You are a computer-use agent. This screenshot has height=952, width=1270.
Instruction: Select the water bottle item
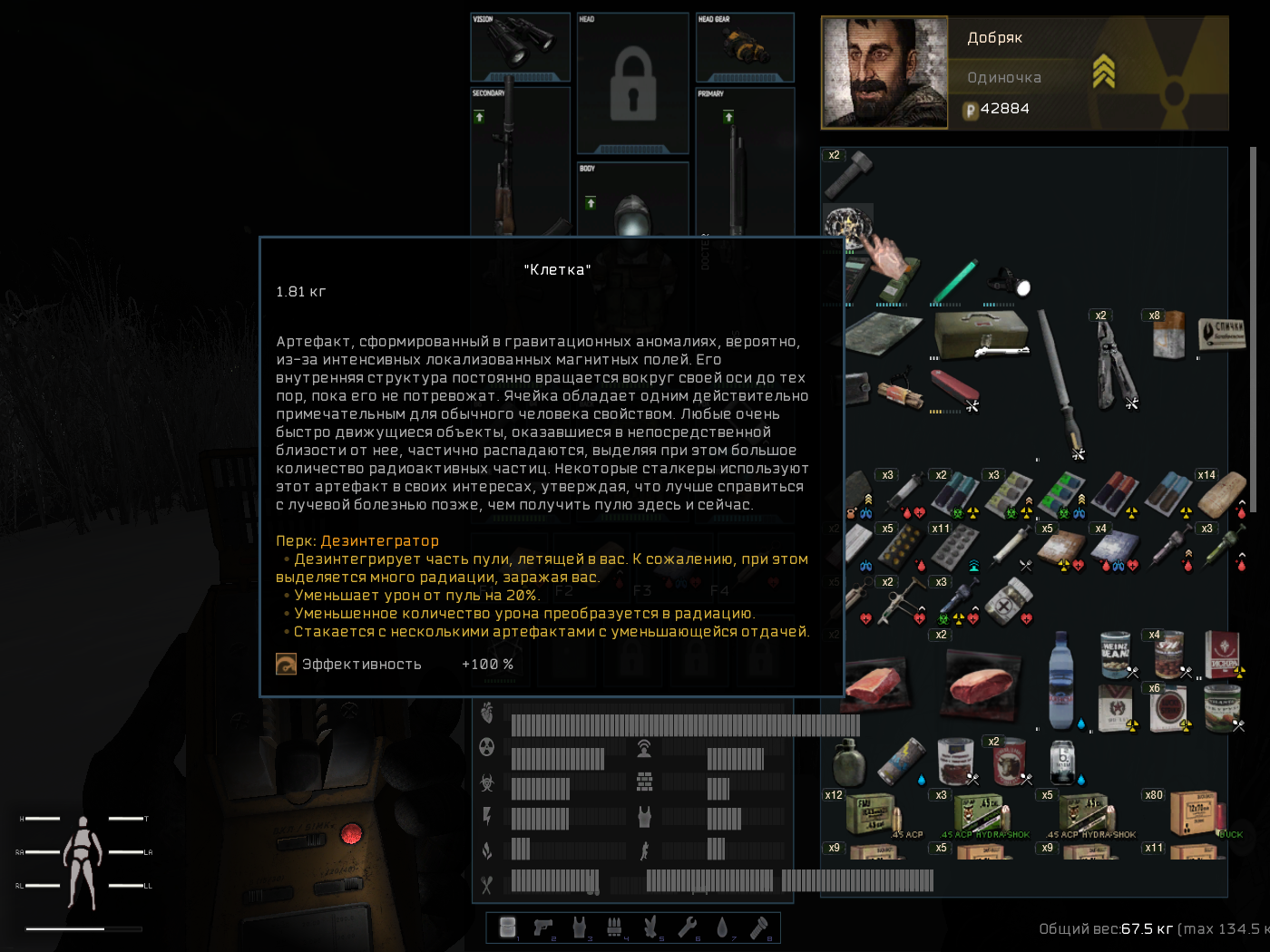pyautogui.click(x=1061, y=680)
